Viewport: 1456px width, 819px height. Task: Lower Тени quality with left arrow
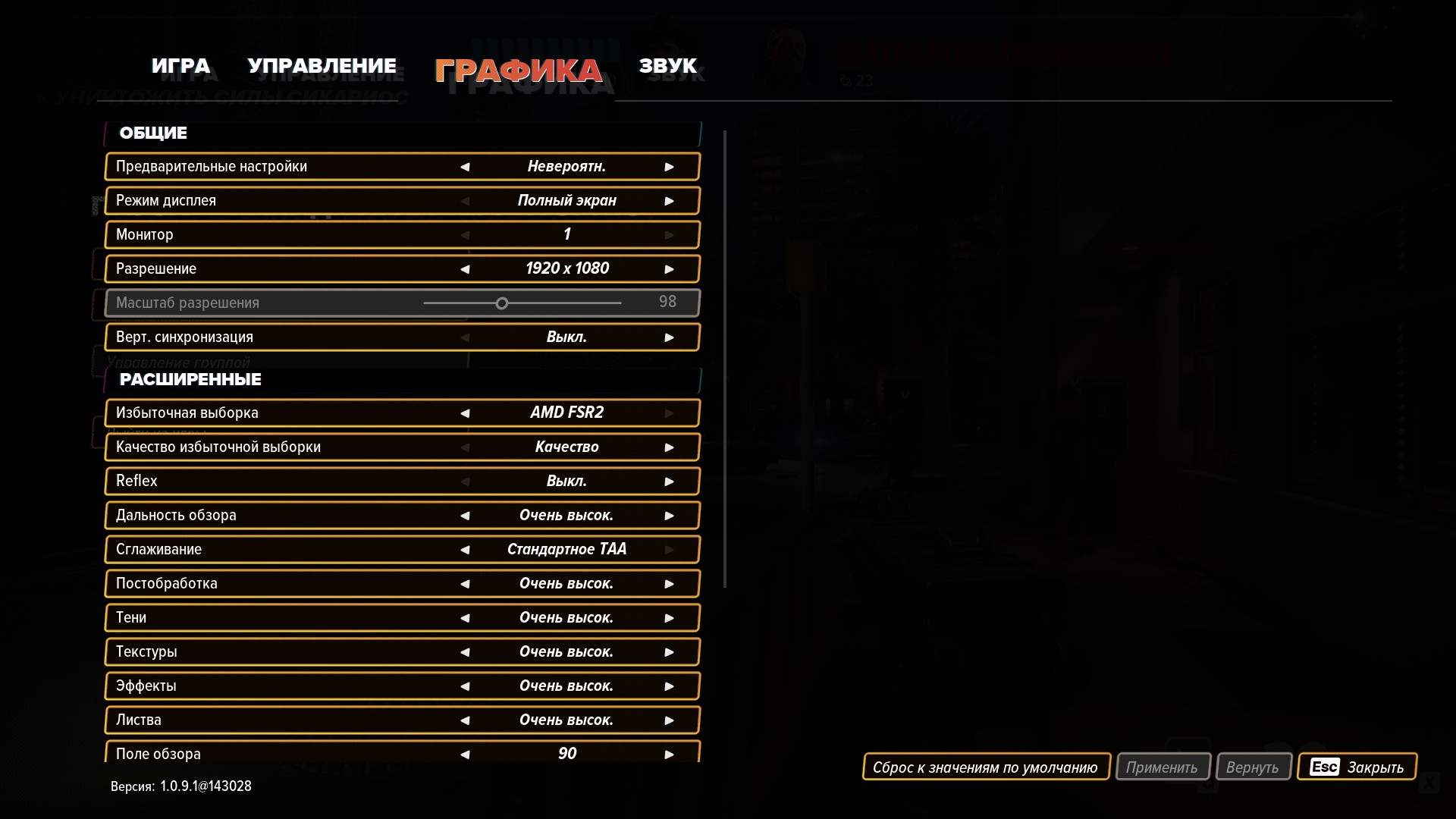pos(465,618)
